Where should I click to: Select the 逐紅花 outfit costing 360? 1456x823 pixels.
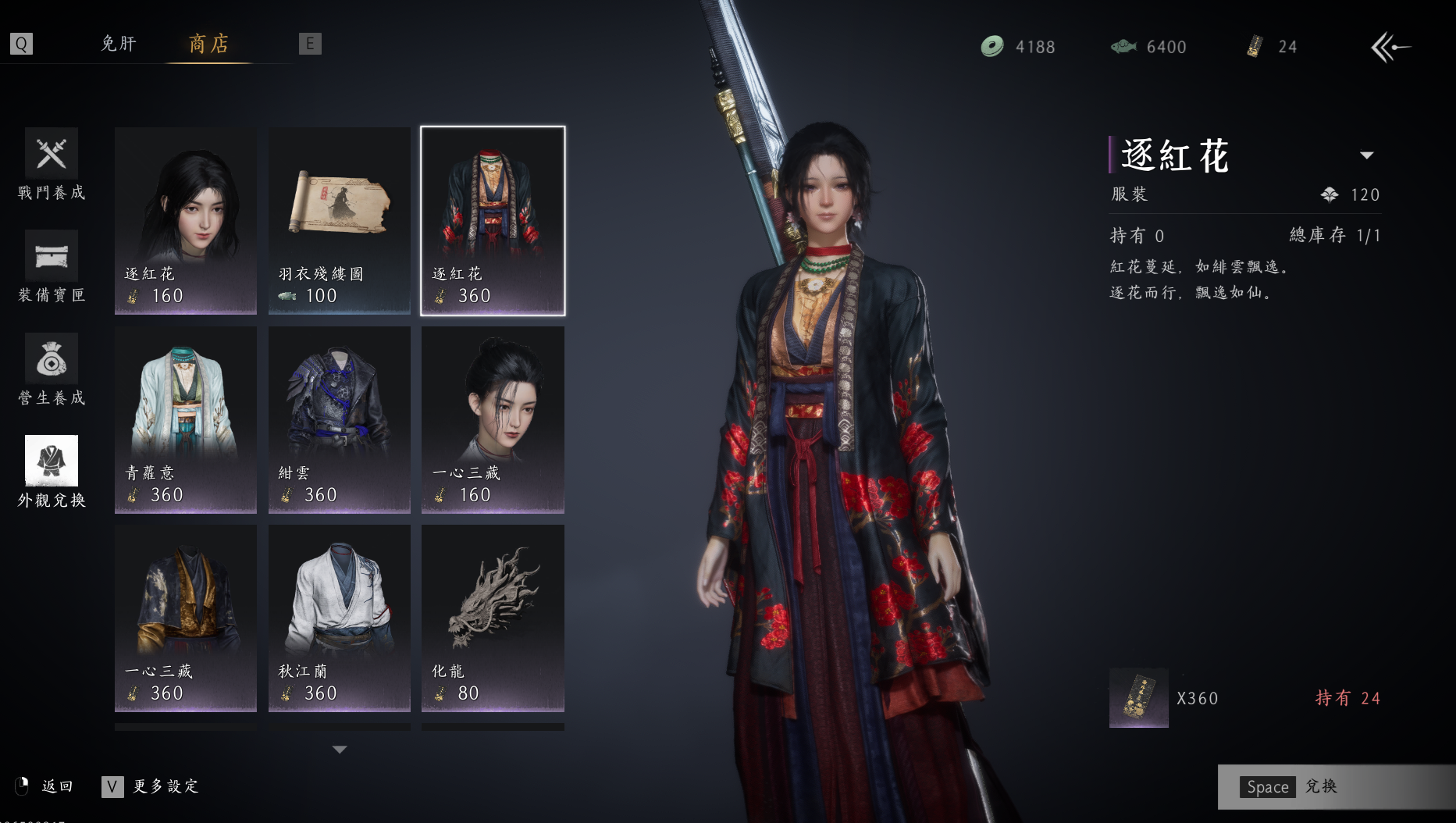493,221
